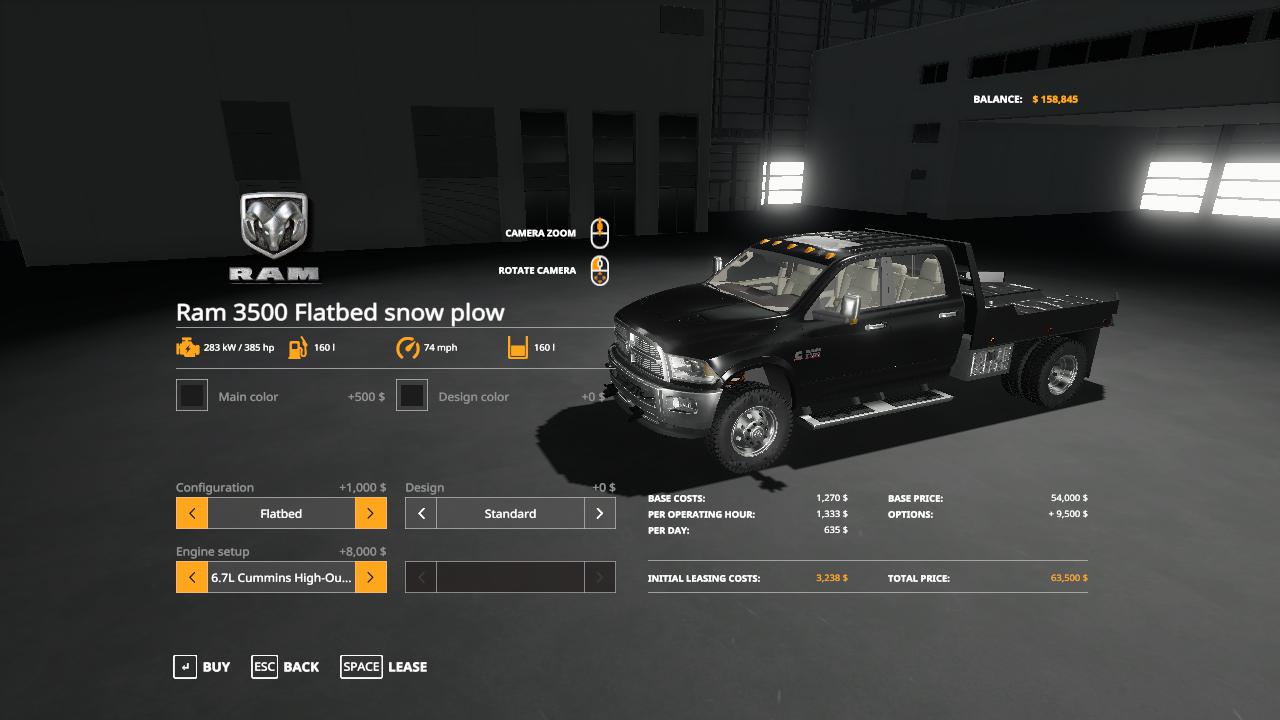Choose next Design after Standard
The image size is (1280, 720).
[x=599, y=514]
